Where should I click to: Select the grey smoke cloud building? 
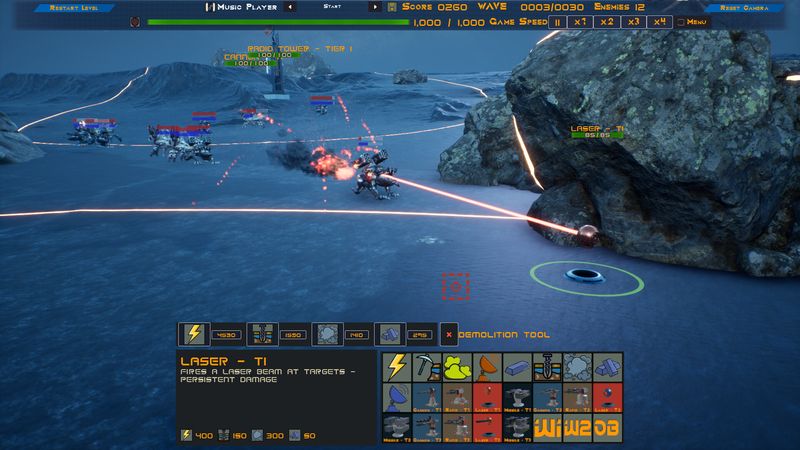(577, 366)
